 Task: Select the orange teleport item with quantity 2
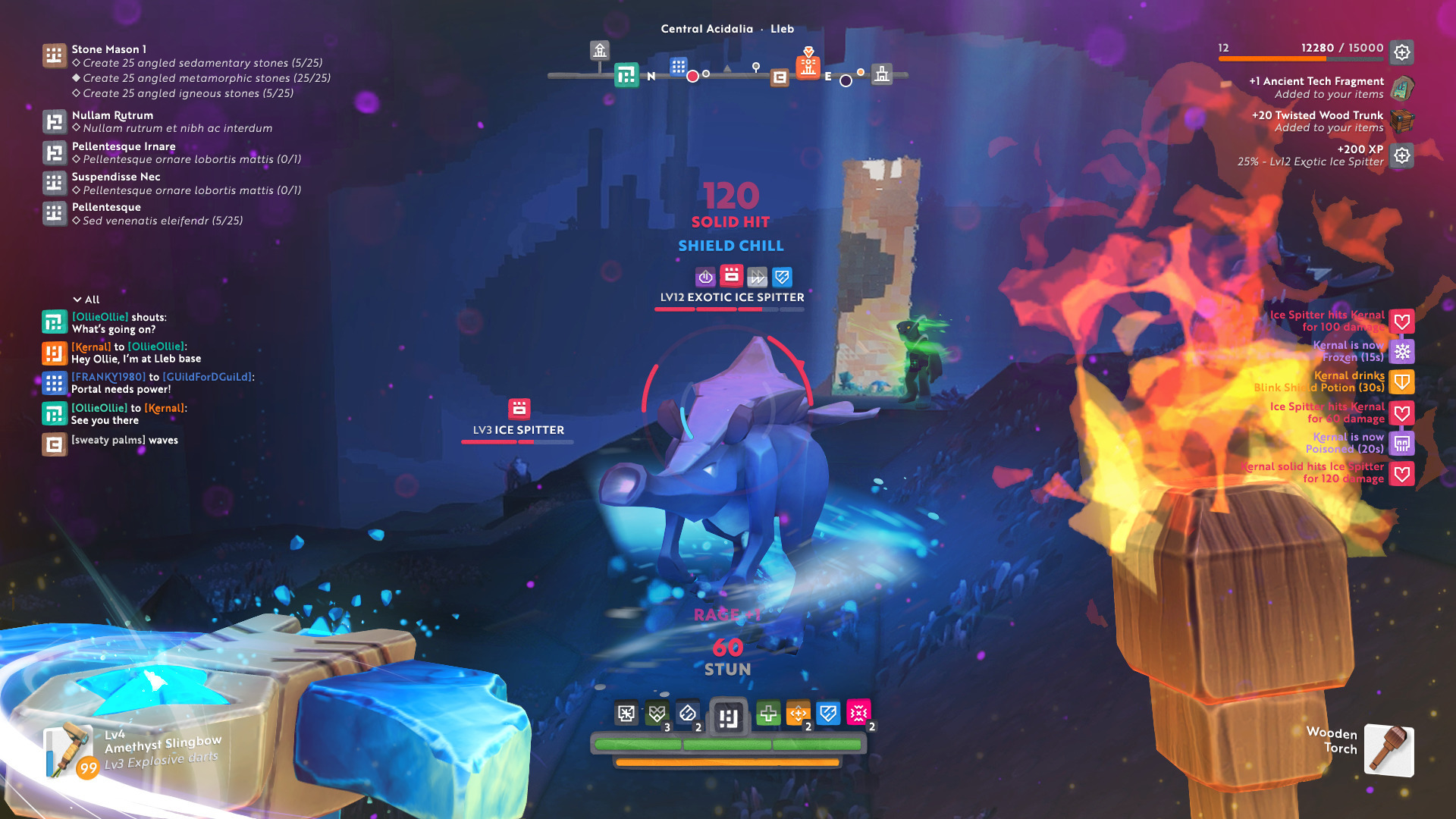tap(799, 713)
